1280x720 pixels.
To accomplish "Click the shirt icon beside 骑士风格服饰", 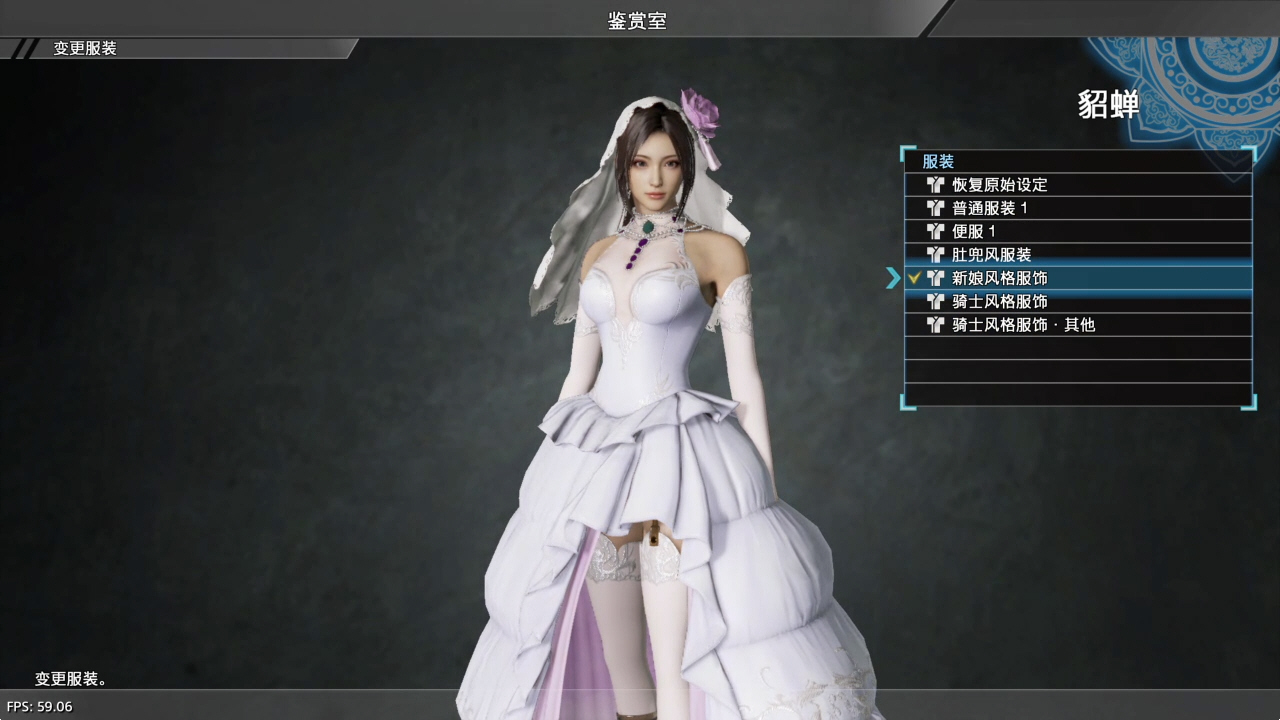I will pos(935,301).
